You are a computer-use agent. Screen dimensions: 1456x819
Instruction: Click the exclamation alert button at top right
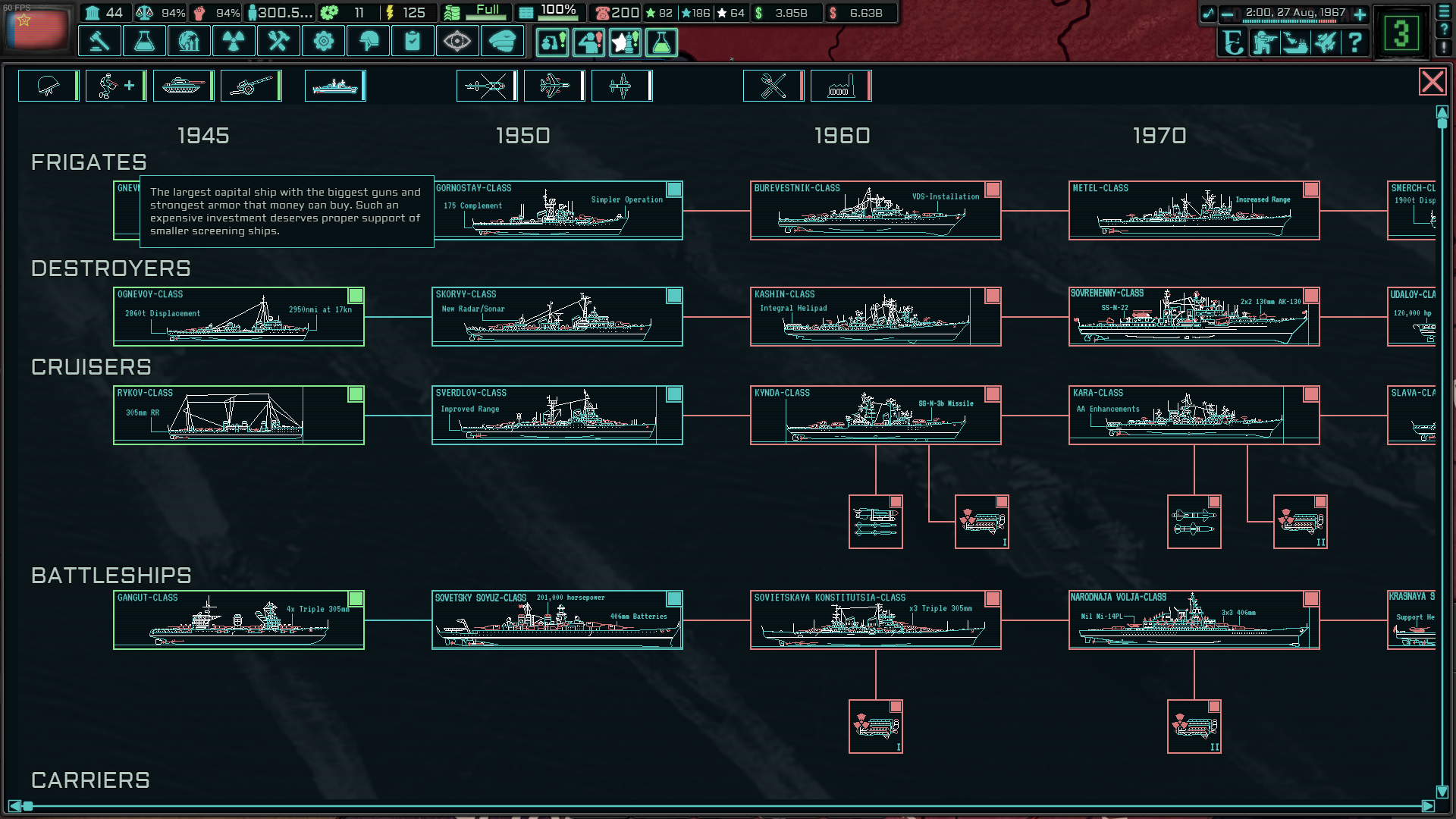tap(1445, 48)
